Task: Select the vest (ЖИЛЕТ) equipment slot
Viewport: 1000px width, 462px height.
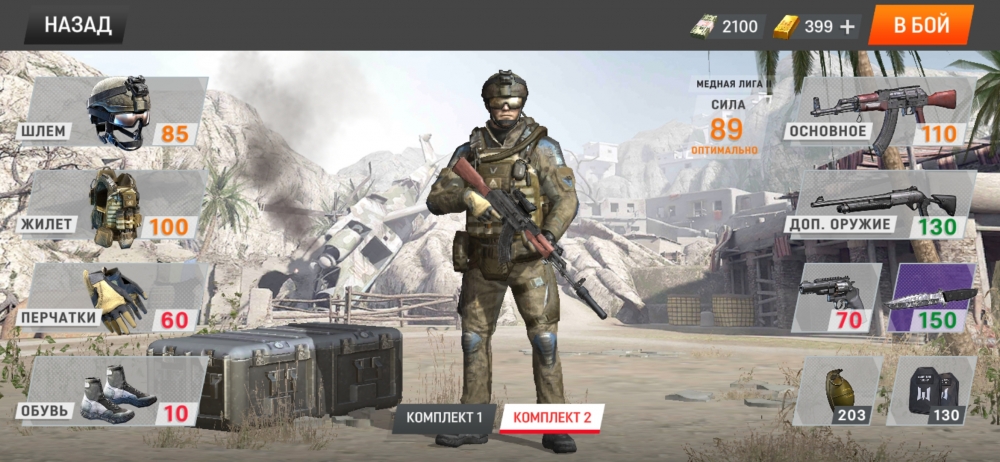Action: (x=115, y=206)
